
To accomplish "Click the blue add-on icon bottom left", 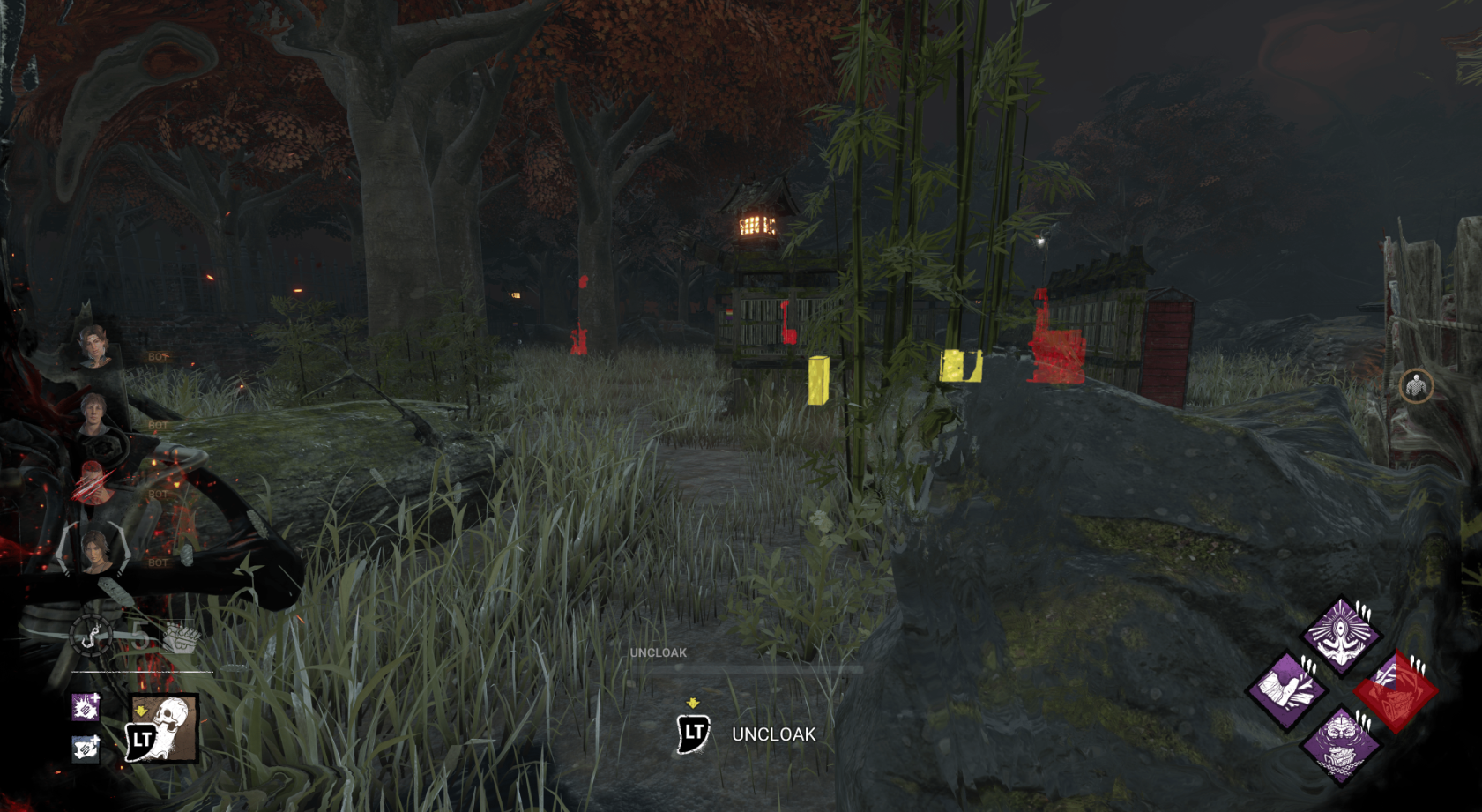I will tap(86, 750).
